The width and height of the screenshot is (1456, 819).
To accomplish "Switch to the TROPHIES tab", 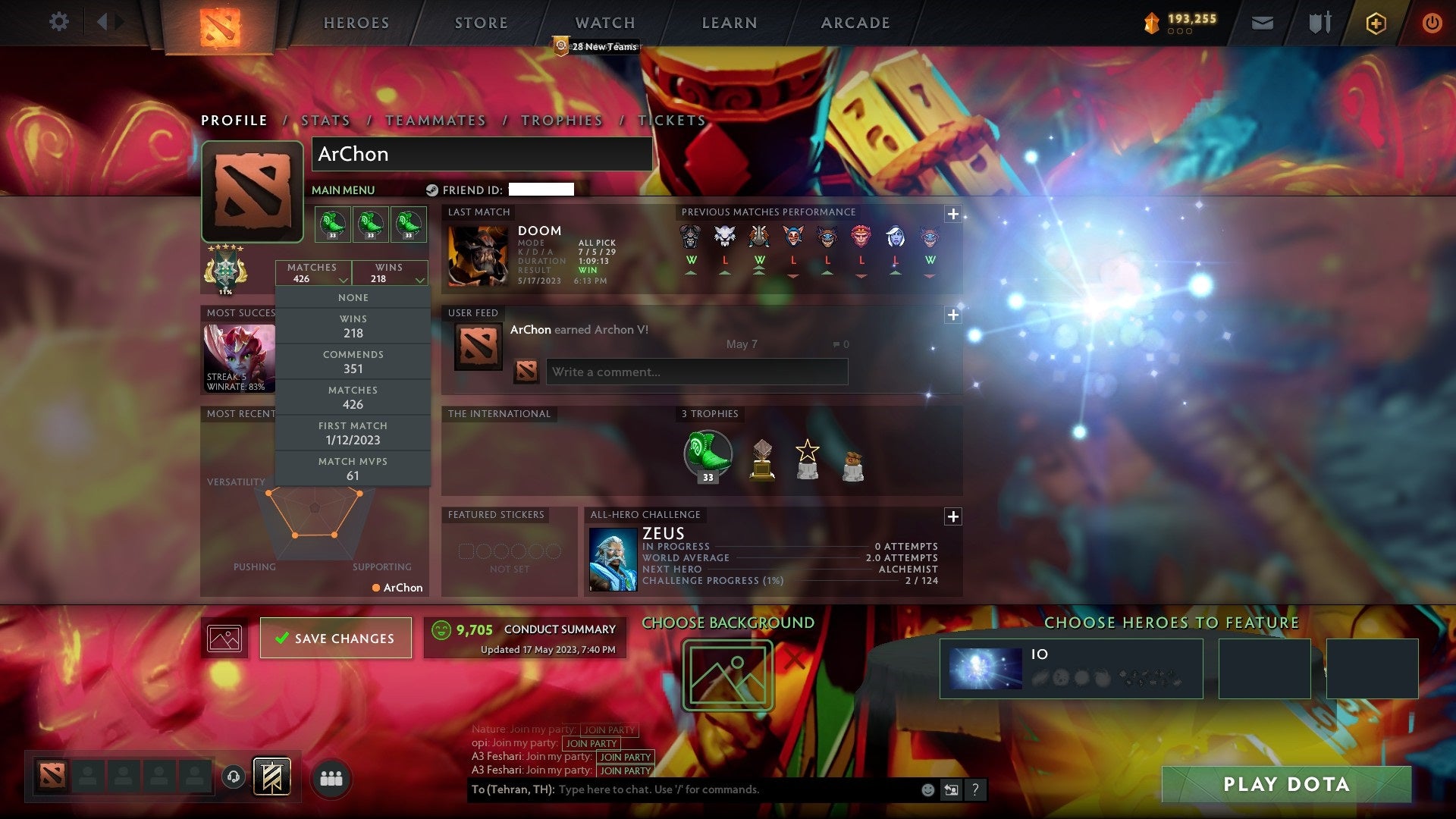I will pos(560,120).
